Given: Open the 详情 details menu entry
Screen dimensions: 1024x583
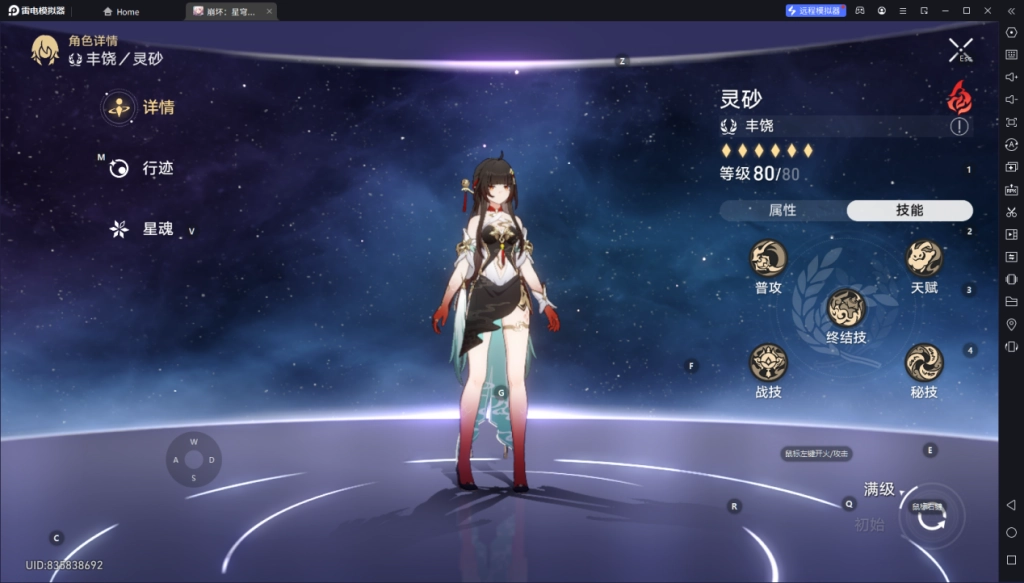Looking at the screenshot, I should coord(140,107).
